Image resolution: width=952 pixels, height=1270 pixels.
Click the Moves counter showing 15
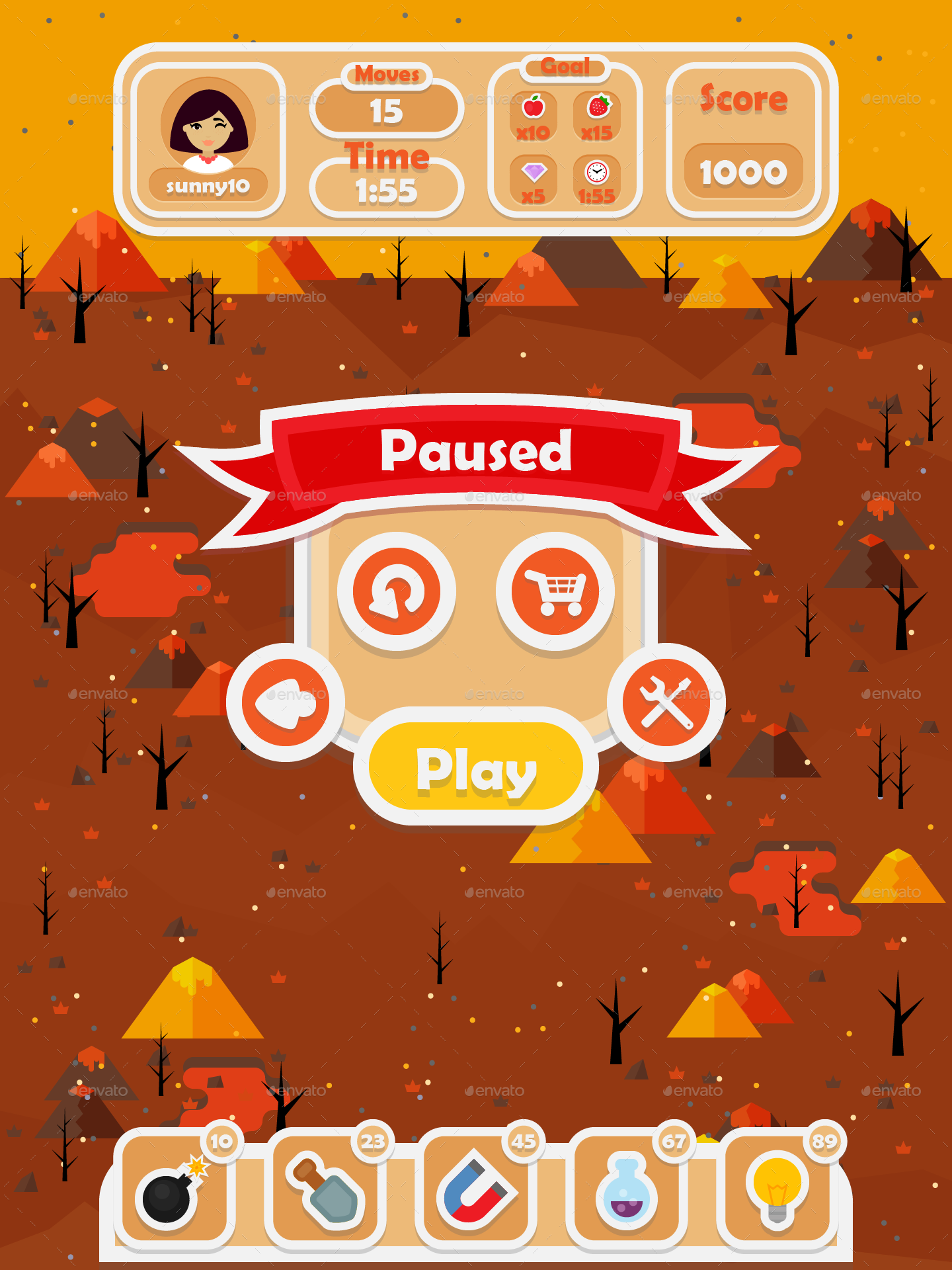pos(385,111)
